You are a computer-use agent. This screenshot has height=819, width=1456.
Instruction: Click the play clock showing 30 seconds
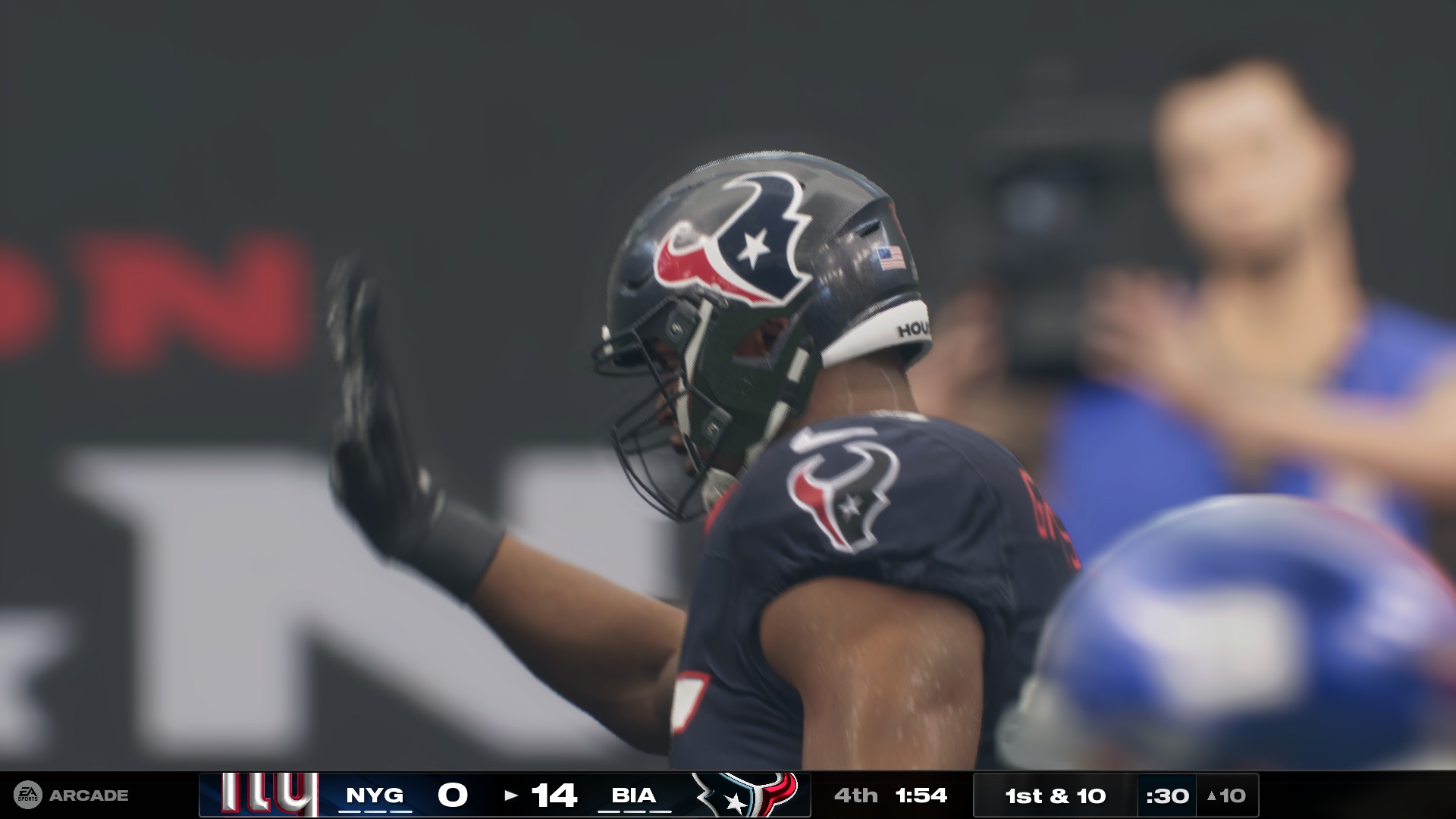coord(1168,795)
